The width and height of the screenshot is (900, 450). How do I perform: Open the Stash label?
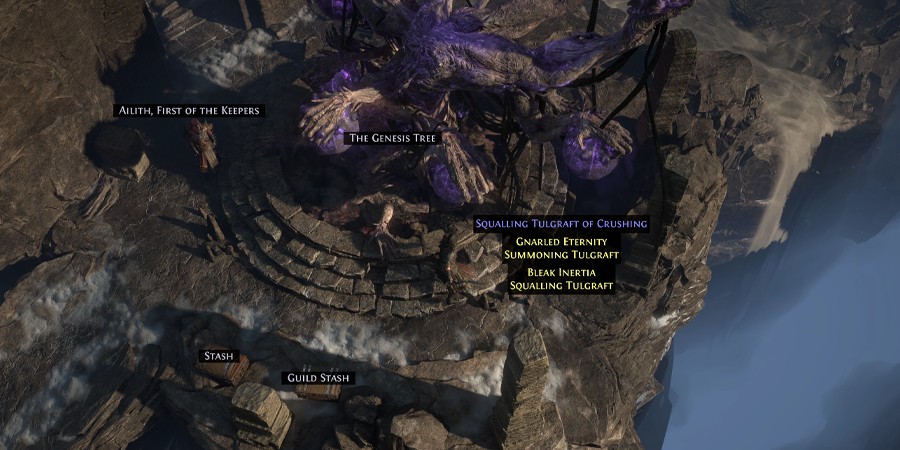pyautogui.click(x=218, y=355)
